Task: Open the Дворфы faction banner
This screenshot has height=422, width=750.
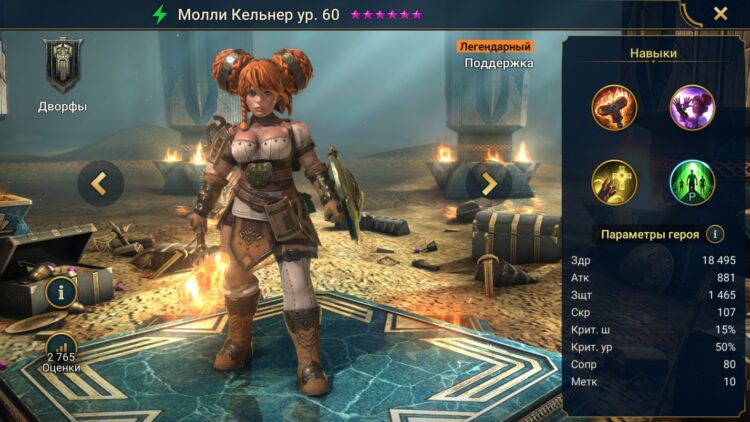Action: click(63, 67)
